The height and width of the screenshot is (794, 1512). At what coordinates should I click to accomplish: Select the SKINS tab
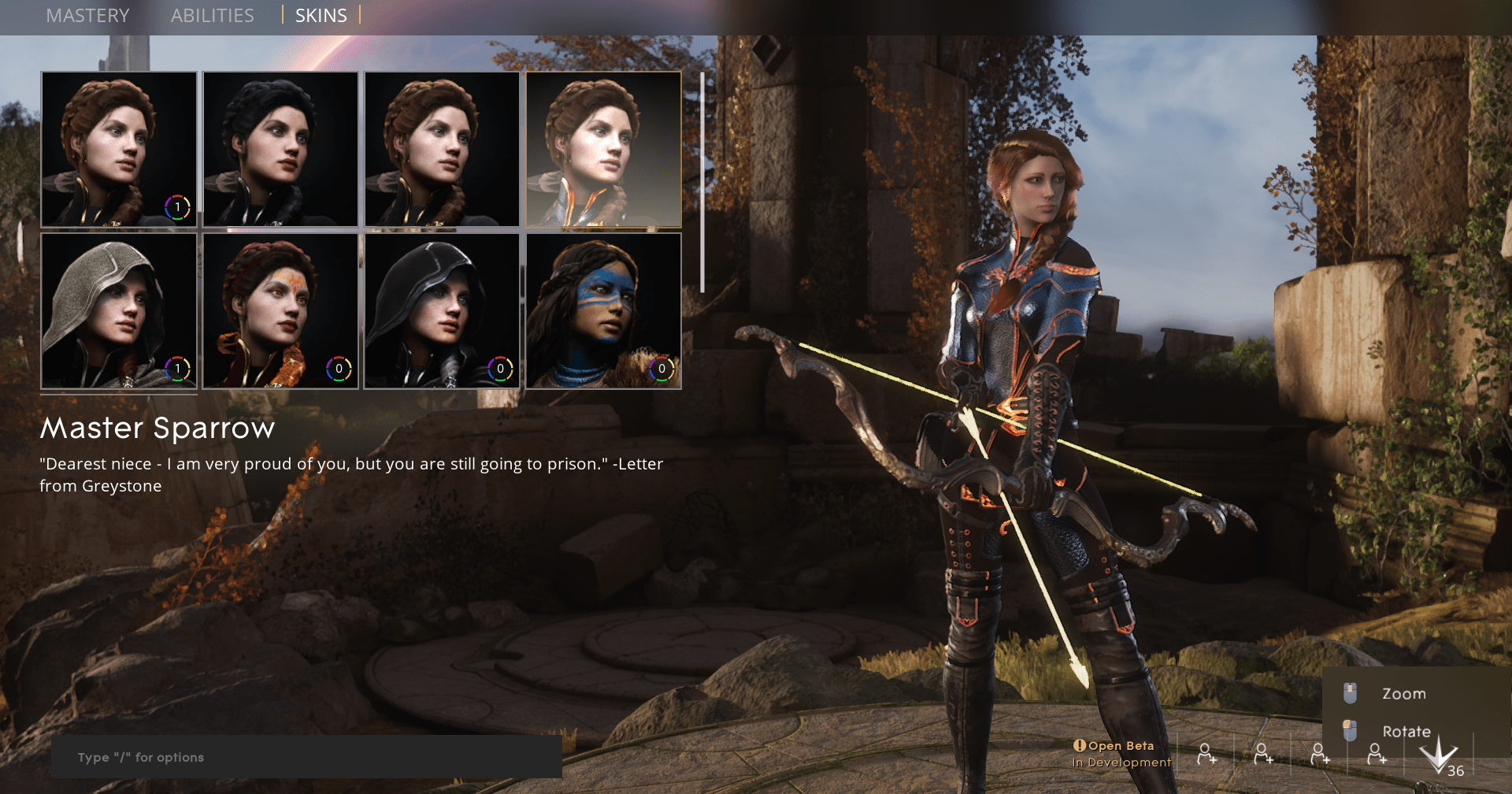pos(321,16)
